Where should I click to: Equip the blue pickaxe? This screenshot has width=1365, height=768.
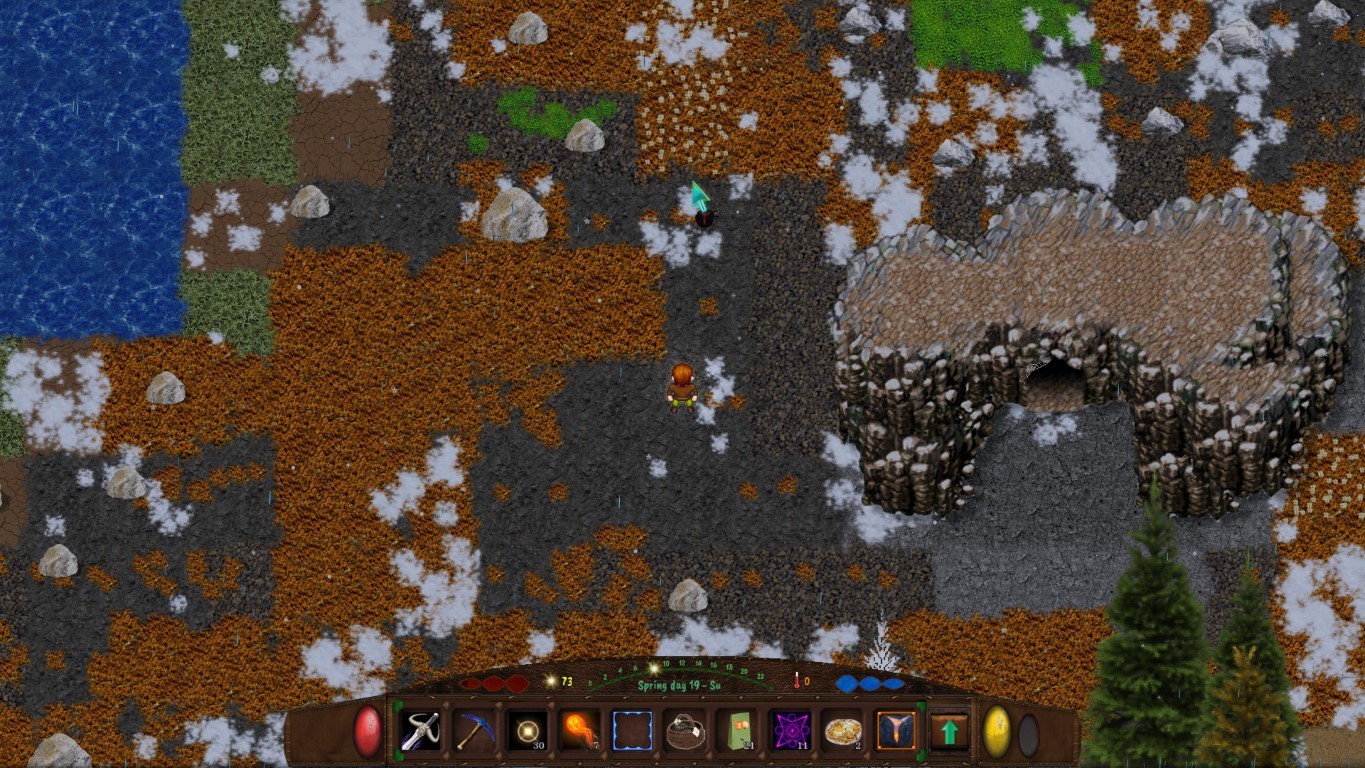[473, 731]
